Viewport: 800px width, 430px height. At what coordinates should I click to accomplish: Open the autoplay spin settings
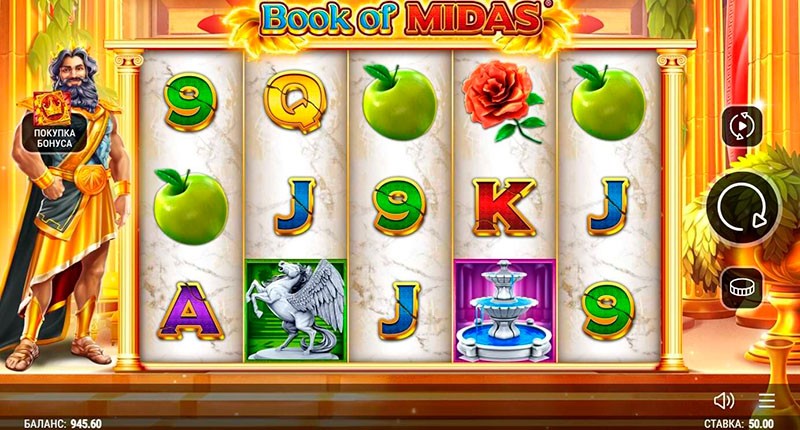pyautogui.click(x=742, y=127)
